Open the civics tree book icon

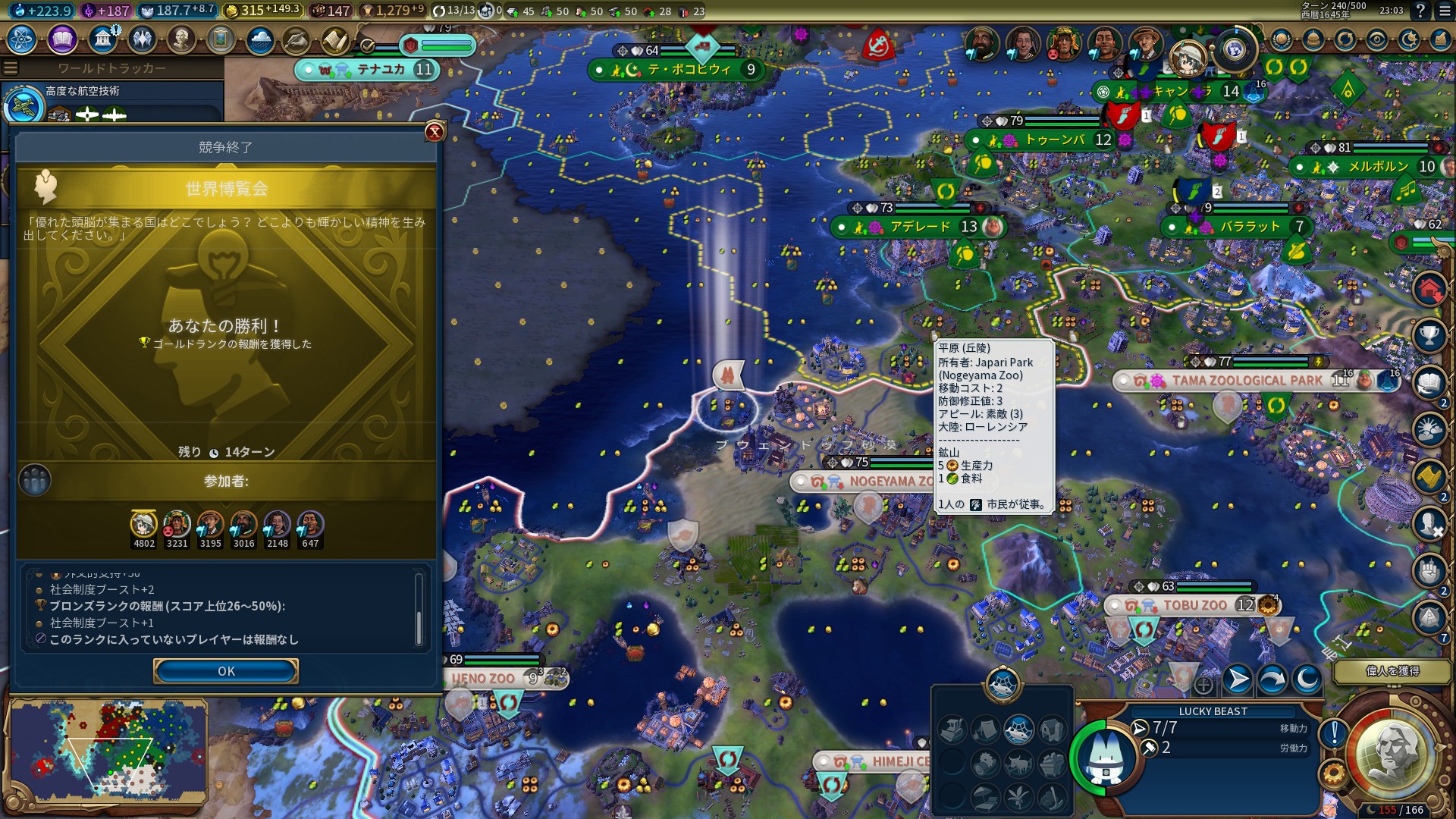(62, 39)
